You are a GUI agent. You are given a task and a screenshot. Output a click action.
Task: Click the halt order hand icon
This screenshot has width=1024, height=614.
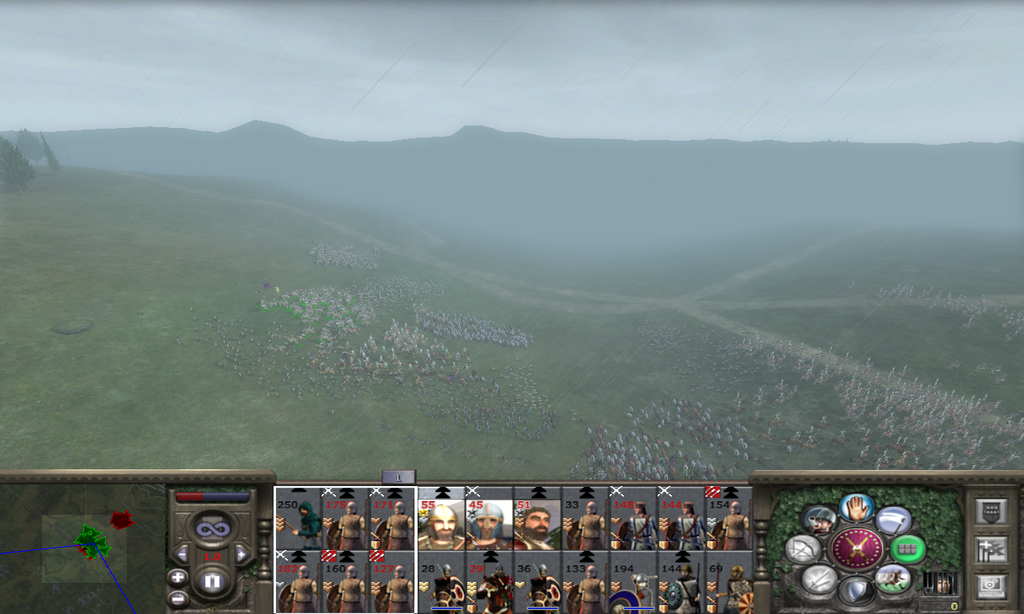[857, 508]
